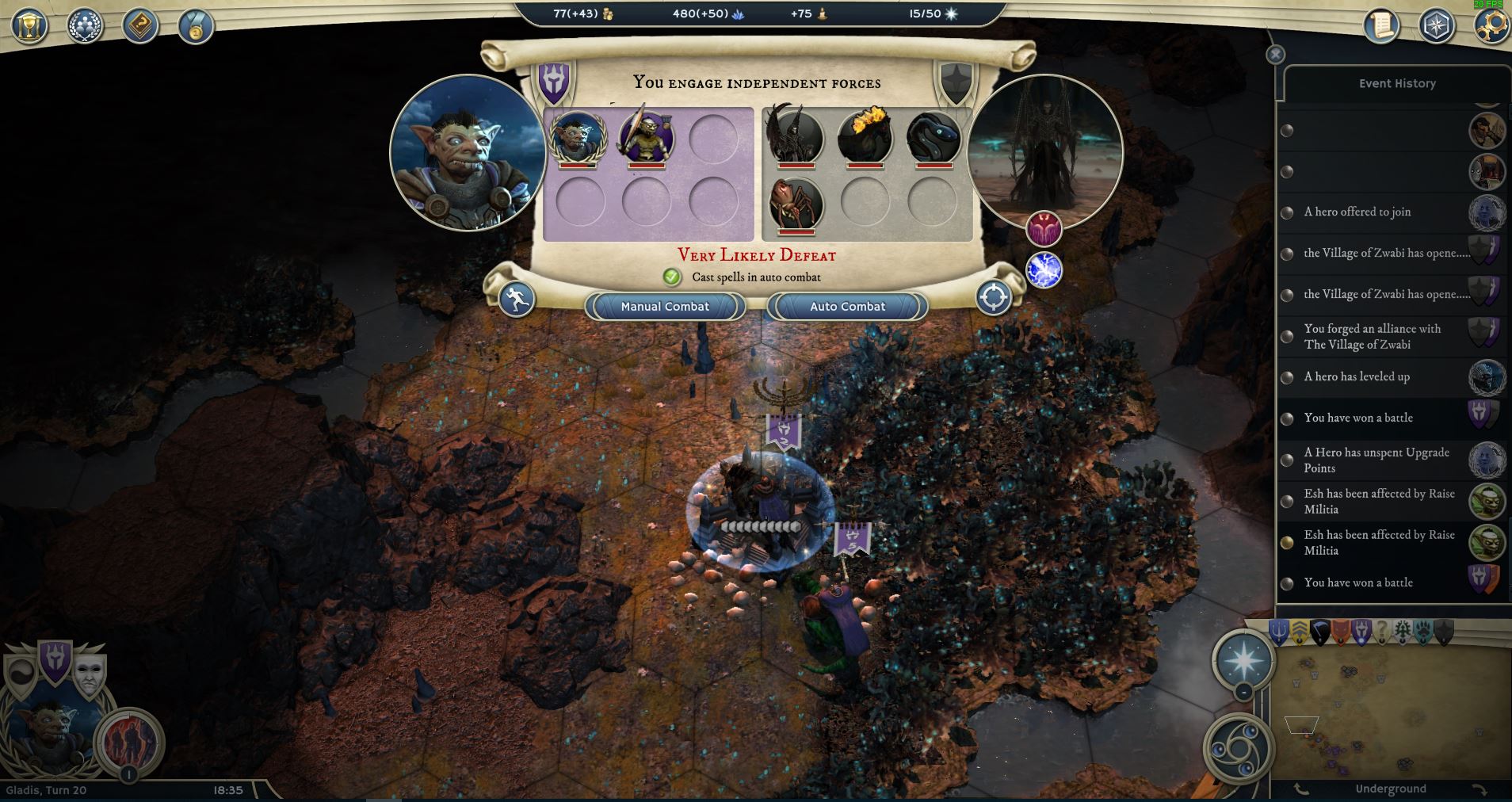Image resolution: width=1512 pixels, height=802 pixels.
Task: Select the goblin swordsman unit slot
Action: point(646,136)
